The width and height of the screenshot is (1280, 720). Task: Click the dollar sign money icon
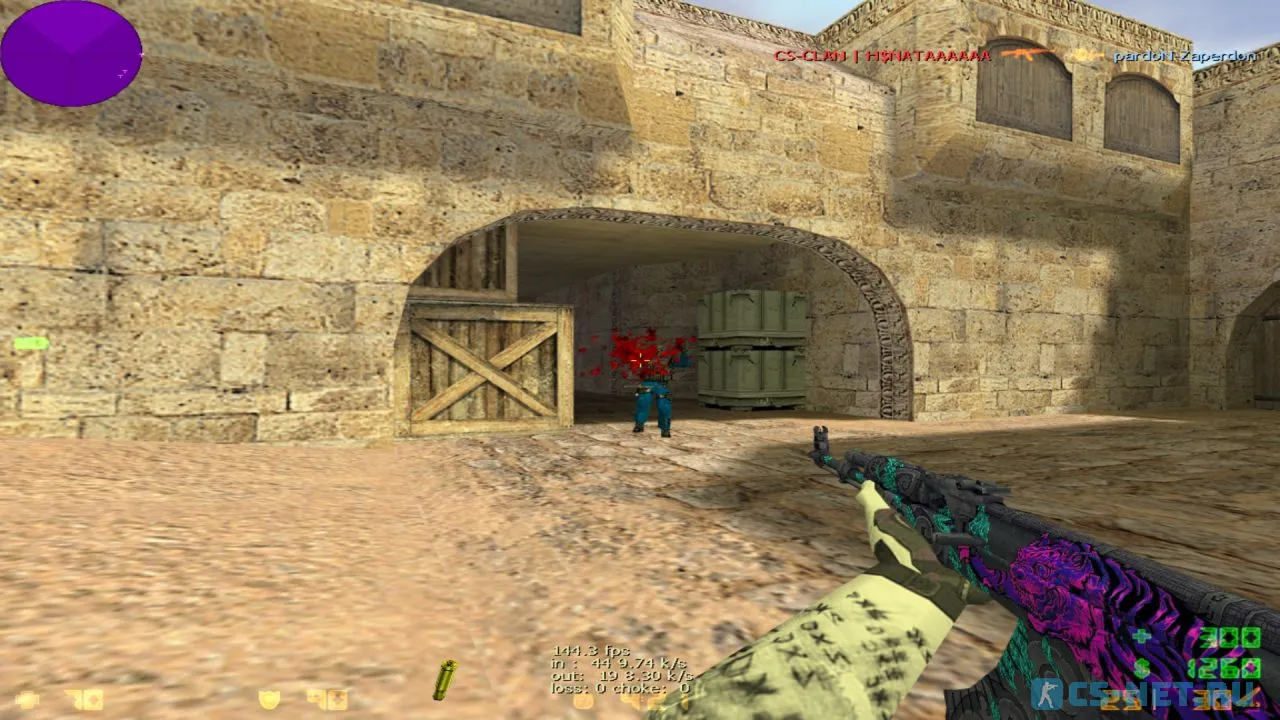(1141, 668)
